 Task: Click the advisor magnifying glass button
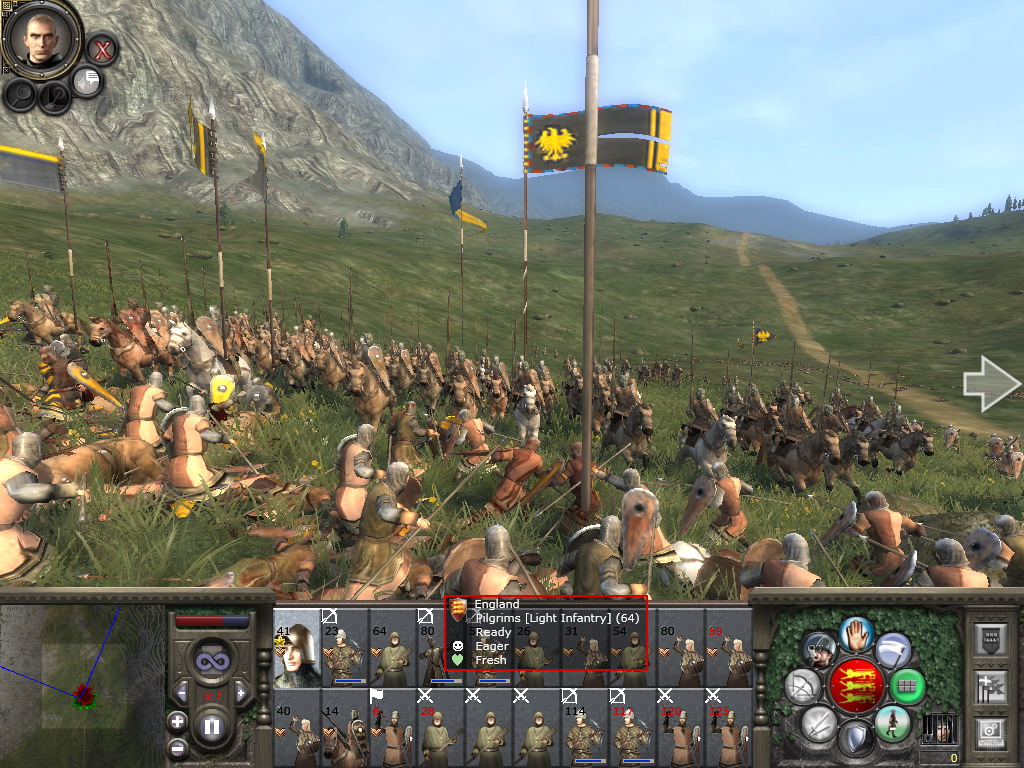pyautogui.click(x=20, y=95)
